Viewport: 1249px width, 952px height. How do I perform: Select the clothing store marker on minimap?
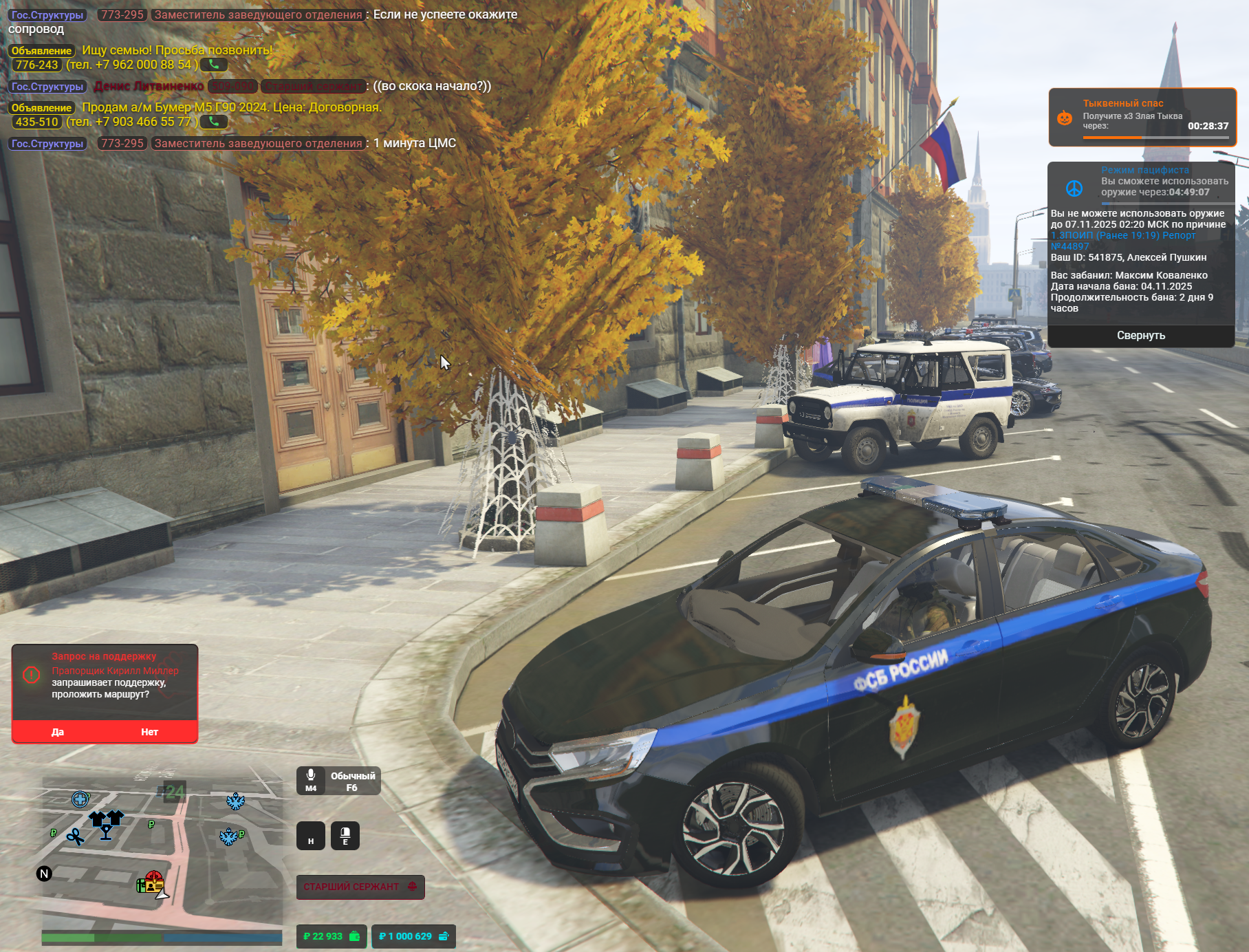click(106, 819)
